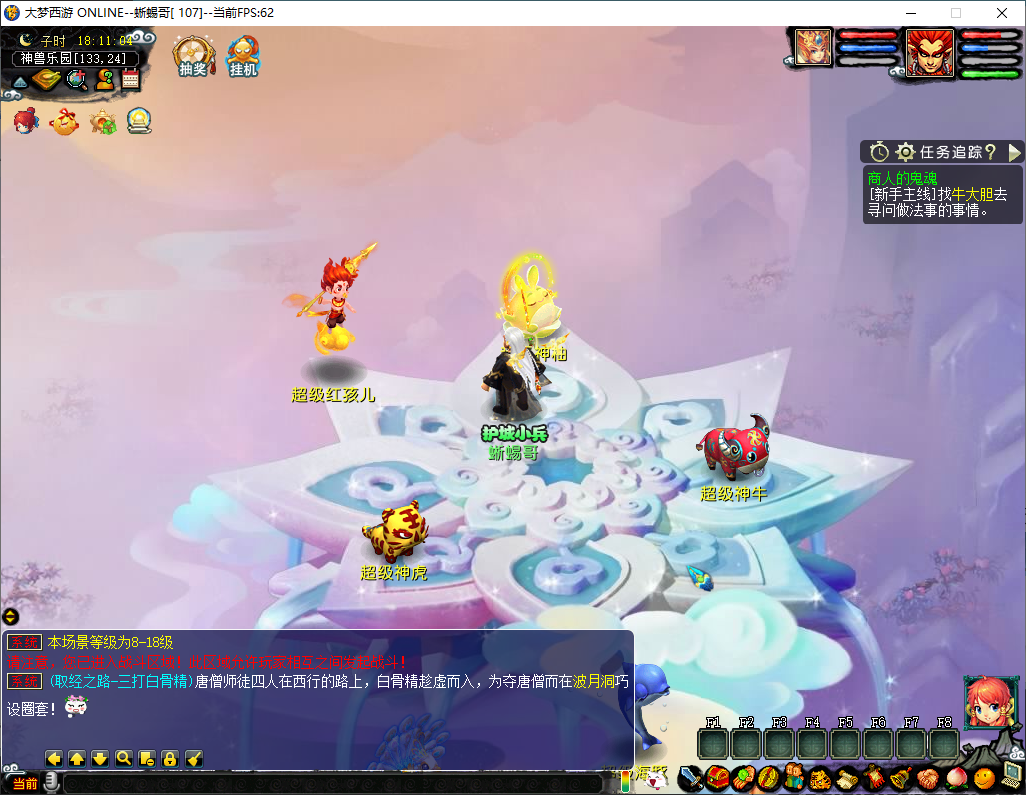Image resolution: width=1026 pixels, height=795 pixels.
Task: Click the smiley face emote icon
Action: (984, 777)
